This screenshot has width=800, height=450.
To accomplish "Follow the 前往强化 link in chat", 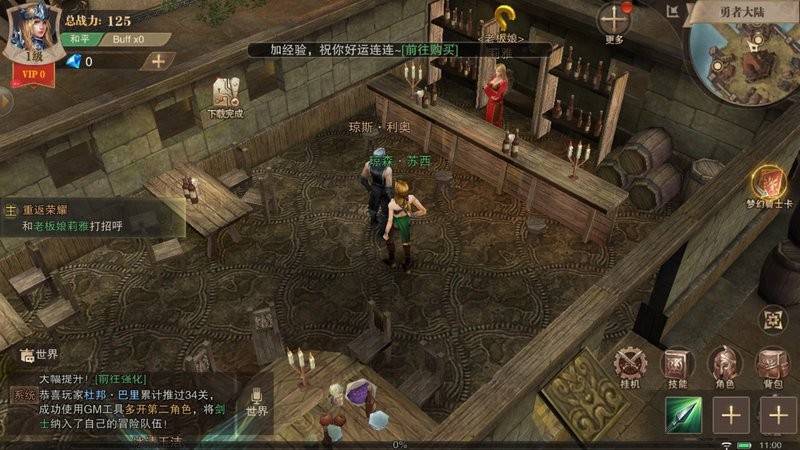I will (x=120, y=379).
